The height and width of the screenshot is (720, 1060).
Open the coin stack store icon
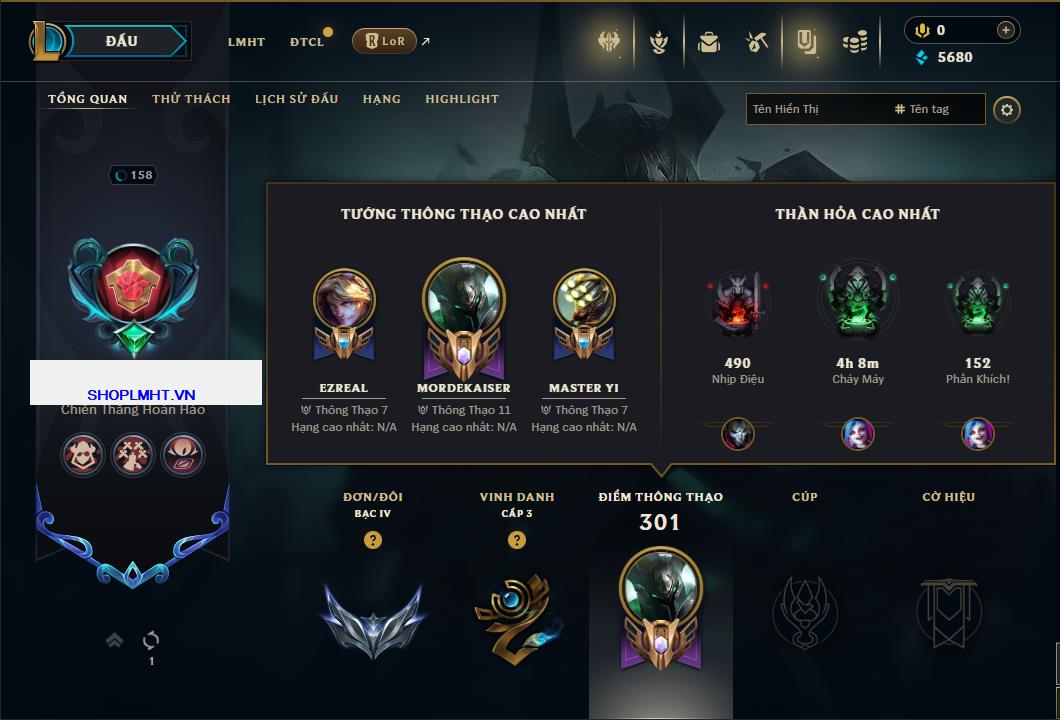coord(854,42)
